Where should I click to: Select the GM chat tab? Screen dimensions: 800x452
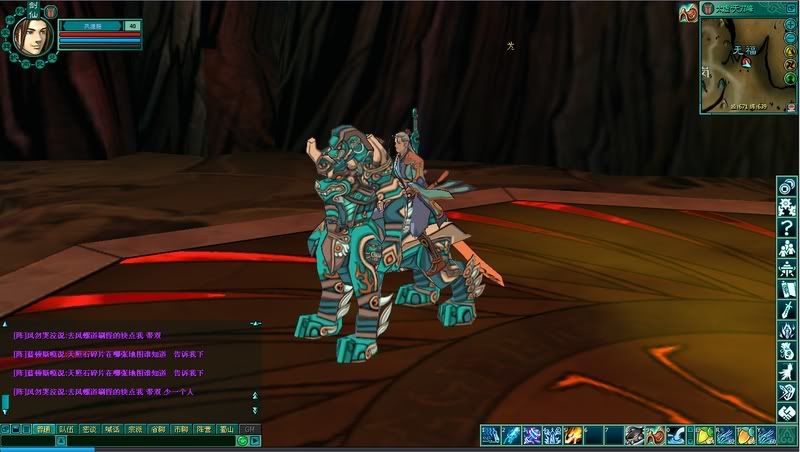(249, 429)
